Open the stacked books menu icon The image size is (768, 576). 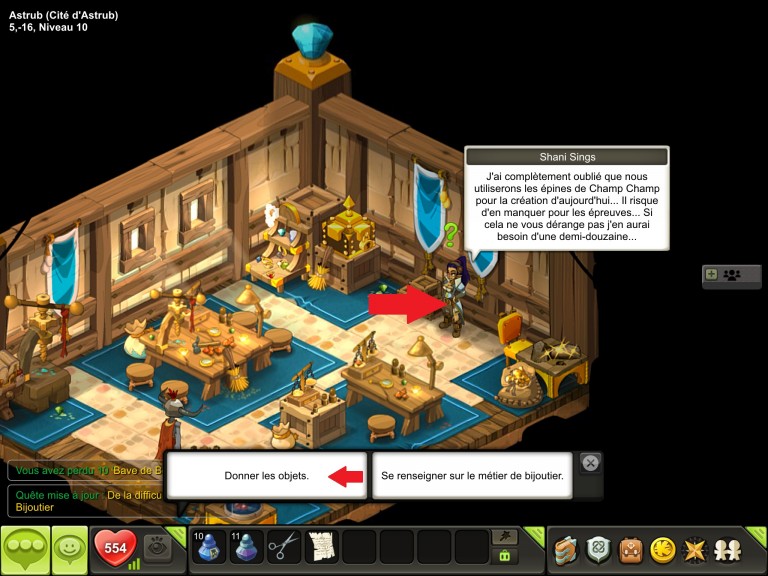tap(567, 550)
